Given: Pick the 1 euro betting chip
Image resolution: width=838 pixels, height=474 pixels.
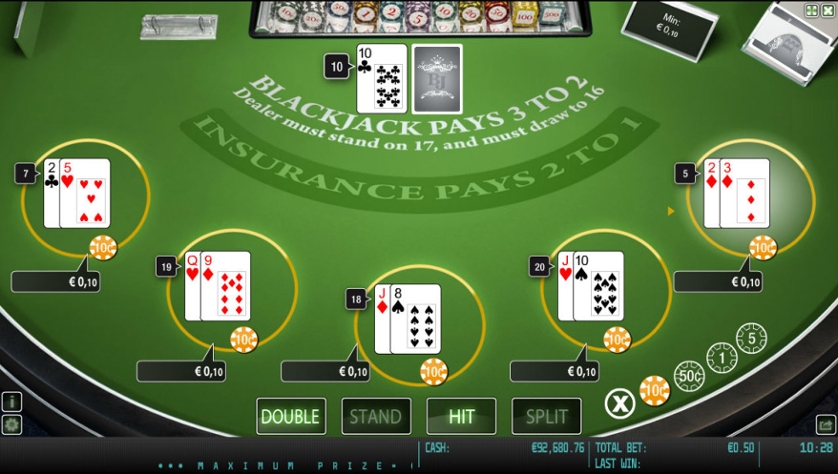Looking at the screenshot, I should (722, 357).
